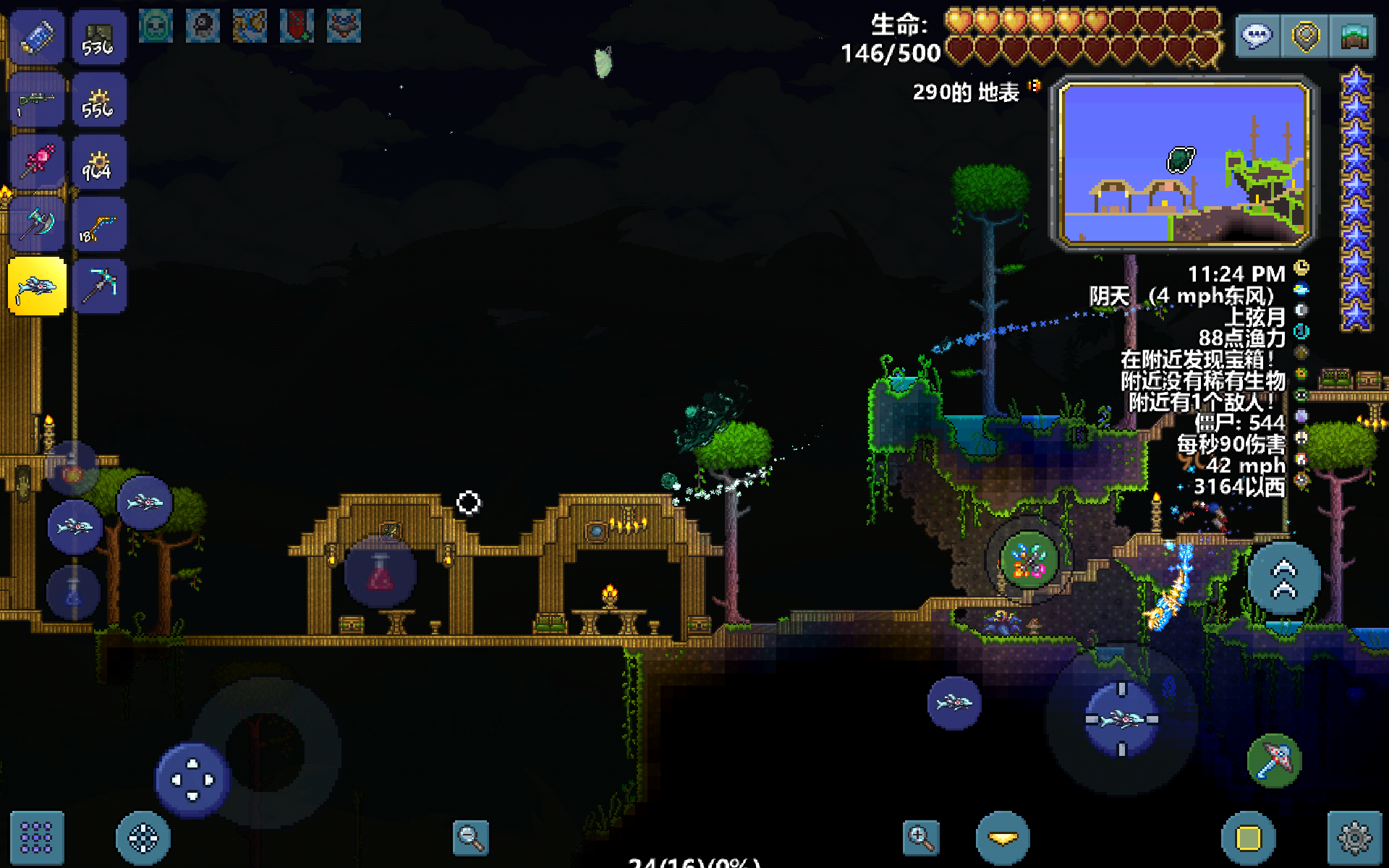Screen dimensions: 1389x868
Task: Zoom in with the plus magnifier
Action: pos(921,838)
